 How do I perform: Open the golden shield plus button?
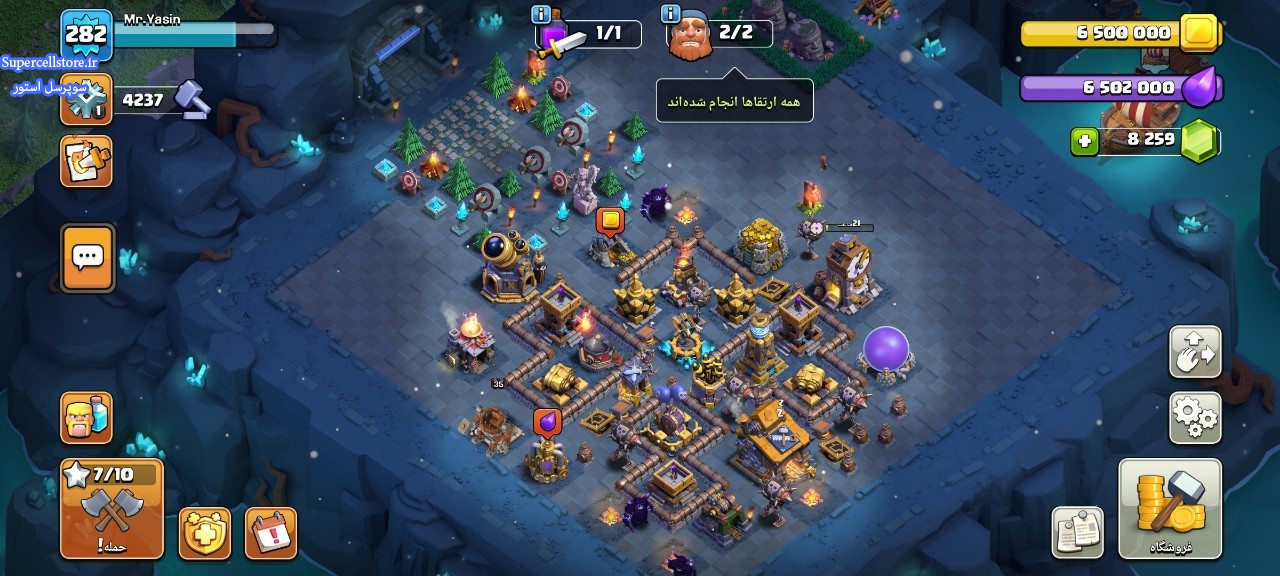click(205, 533)
